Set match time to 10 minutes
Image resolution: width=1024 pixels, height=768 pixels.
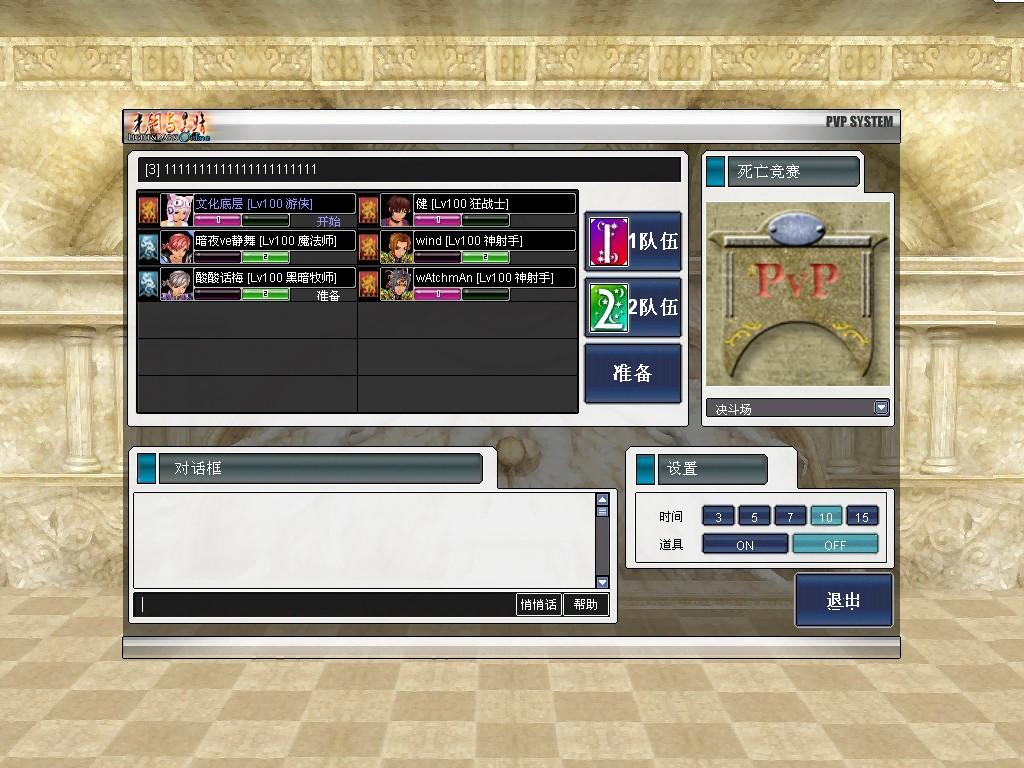click(826, 516)
